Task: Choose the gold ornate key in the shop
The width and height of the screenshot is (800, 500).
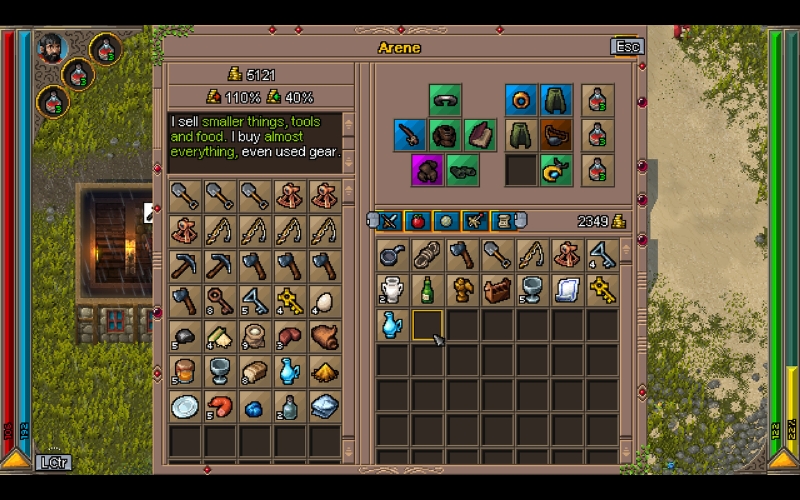Action: pyautogui.click(x=289, y=300)
